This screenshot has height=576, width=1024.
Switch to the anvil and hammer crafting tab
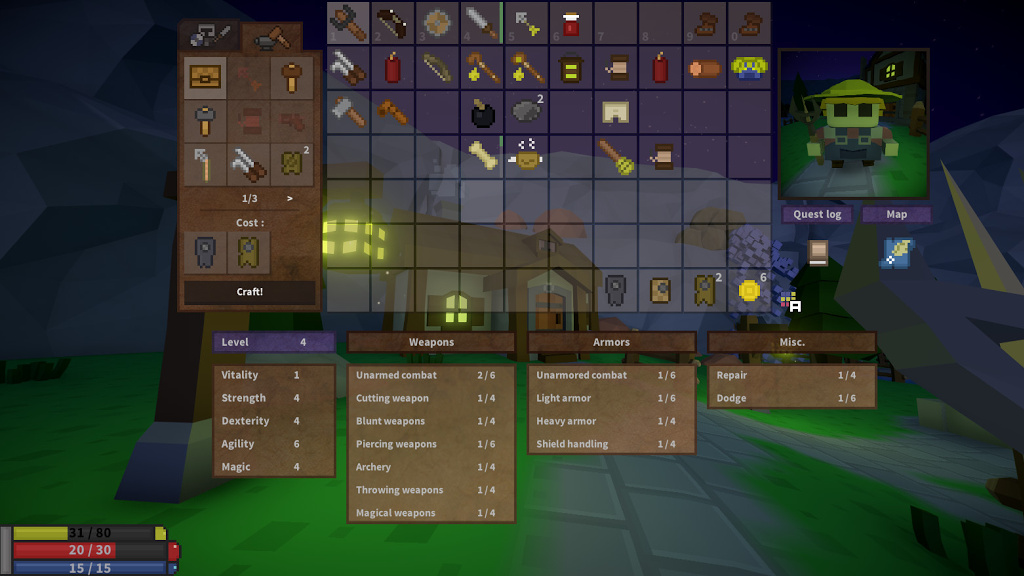click(x=271, y=37)
